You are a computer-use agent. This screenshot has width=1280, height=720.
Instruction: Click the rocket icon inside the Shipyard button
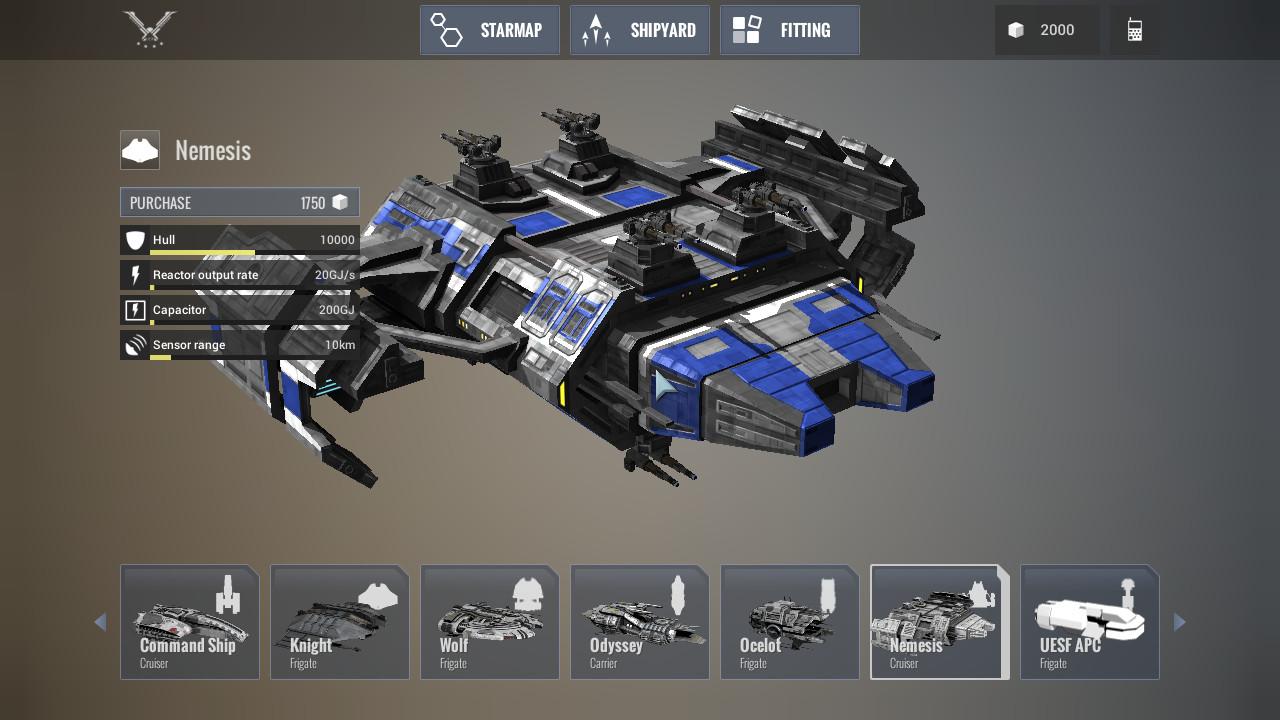(596, 29)
